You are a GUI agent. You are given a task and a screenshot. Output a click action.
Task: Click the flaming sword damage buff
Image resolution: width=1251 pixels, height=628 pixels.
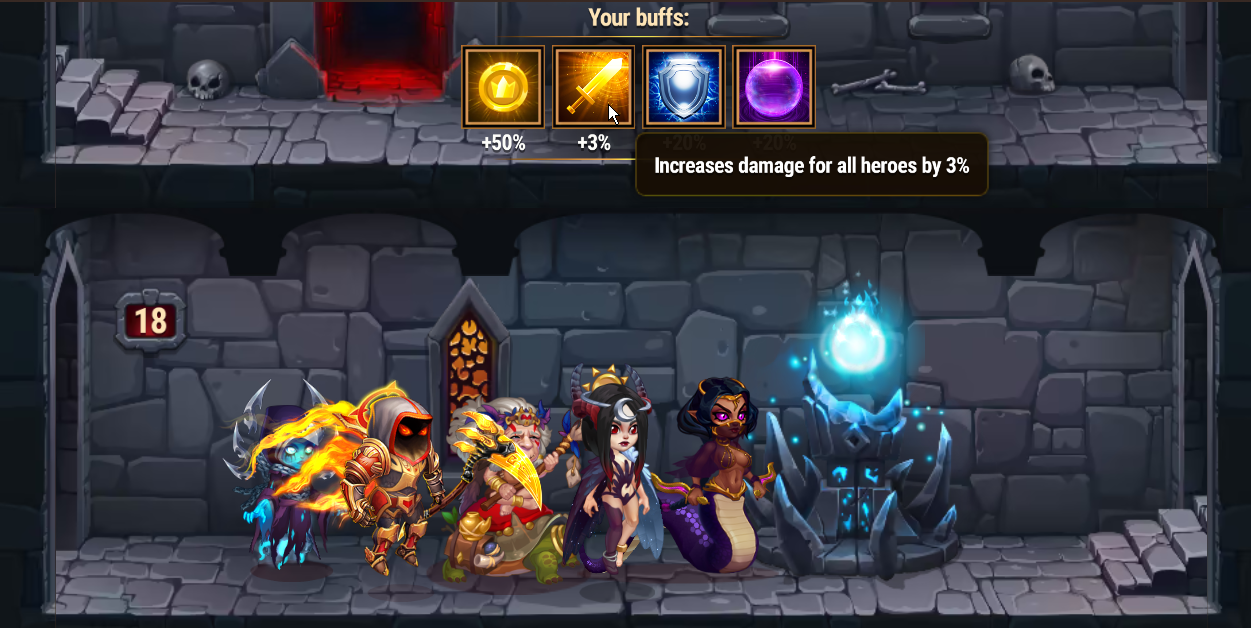pyautogui.click(x=593, y=87)
